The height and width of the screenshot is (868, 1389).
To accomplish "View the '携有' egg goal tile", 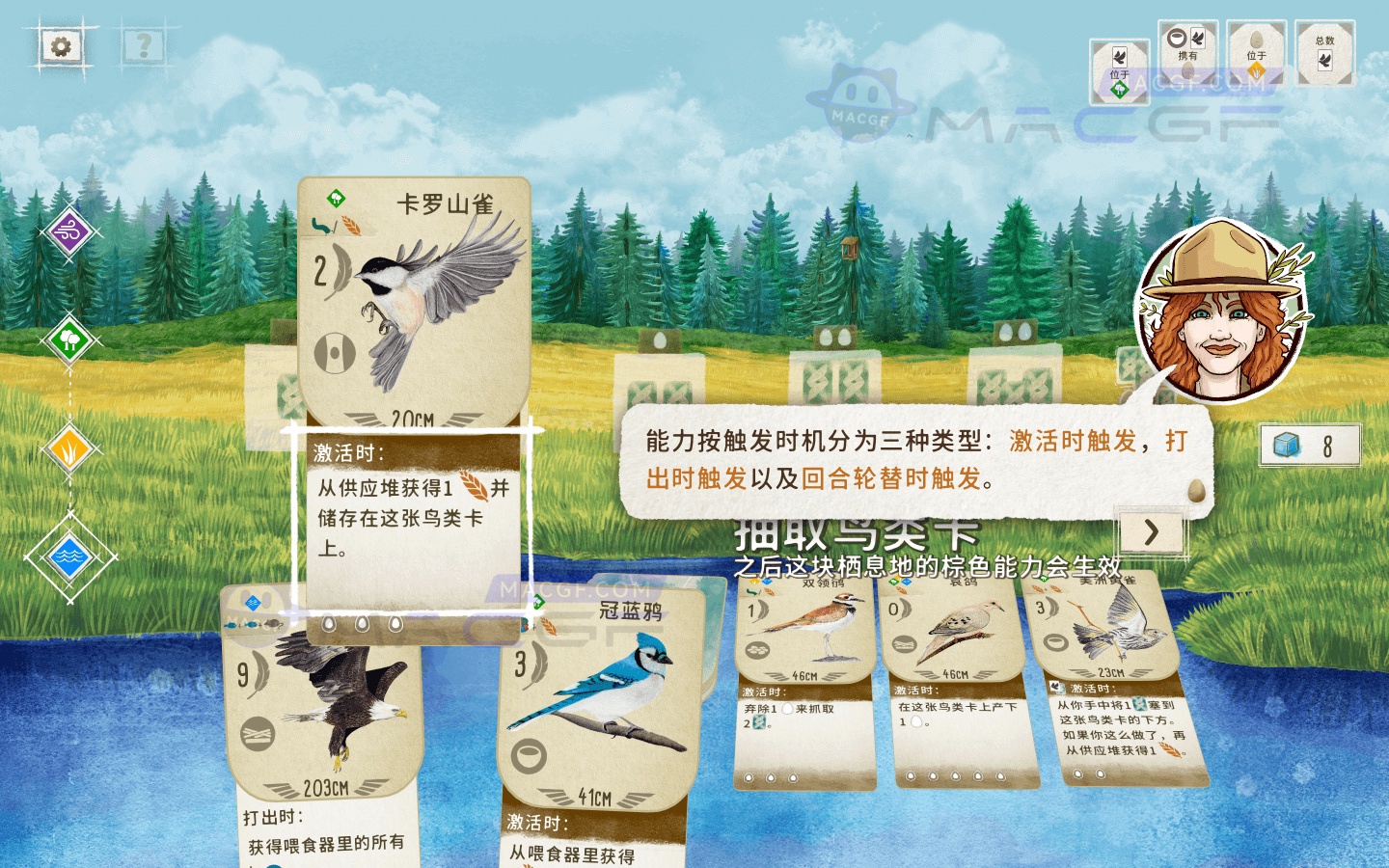I will point(1188,55).
